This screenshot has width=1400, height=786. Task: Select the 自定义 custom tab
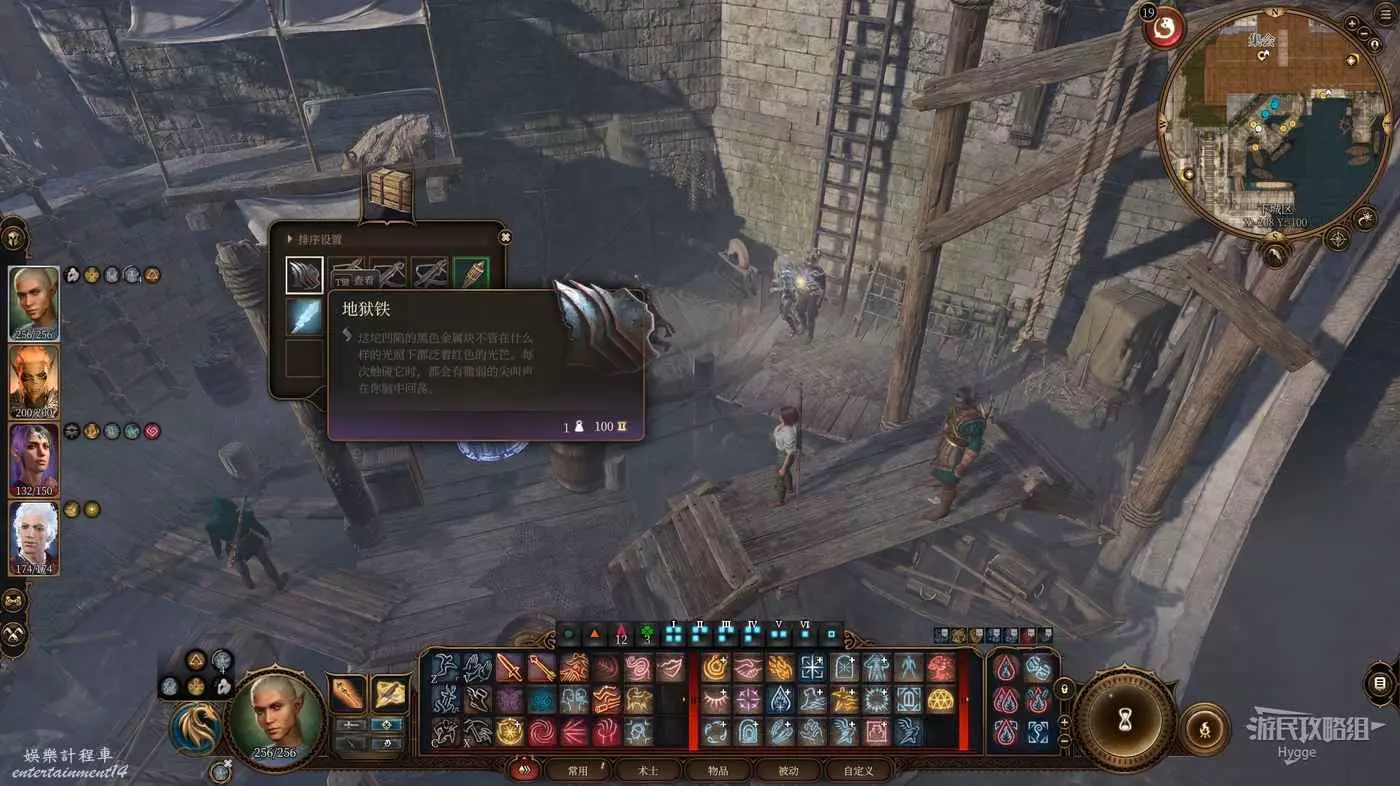click(x=858, y=770)
